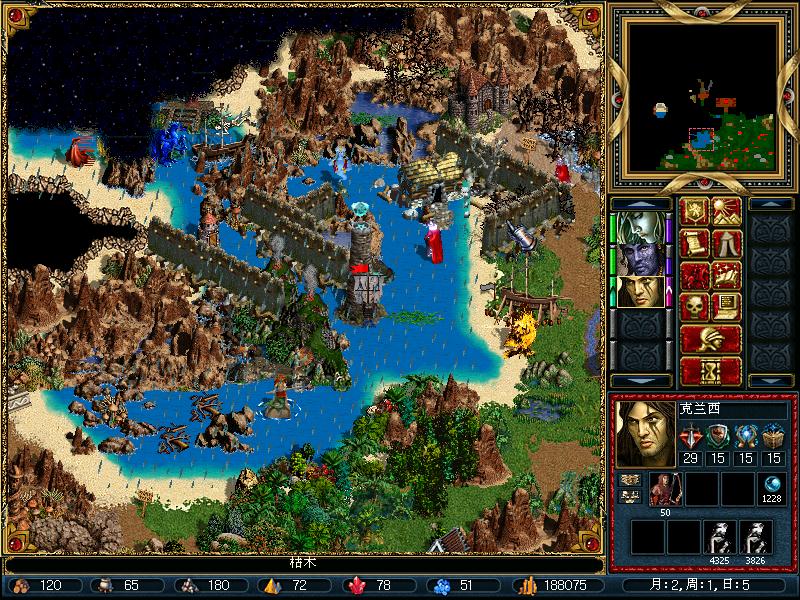Viewport: 800px width, 600px height.
Task: Open Adventure Options skull button
Action: tap(695, 306)
